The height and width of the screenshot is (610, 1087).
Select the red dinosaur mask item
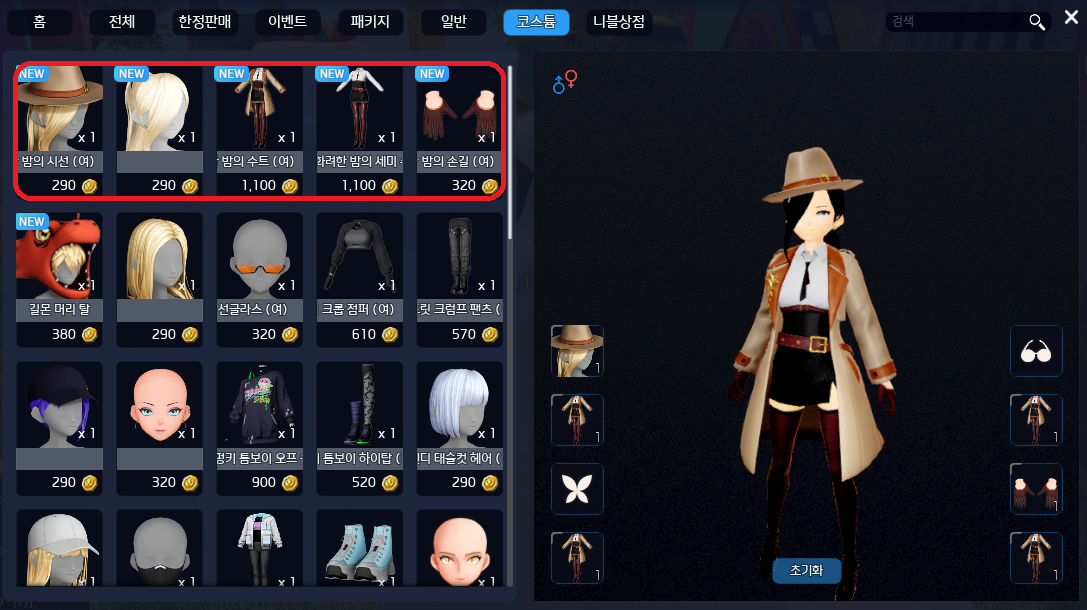[x=59, y=279]
